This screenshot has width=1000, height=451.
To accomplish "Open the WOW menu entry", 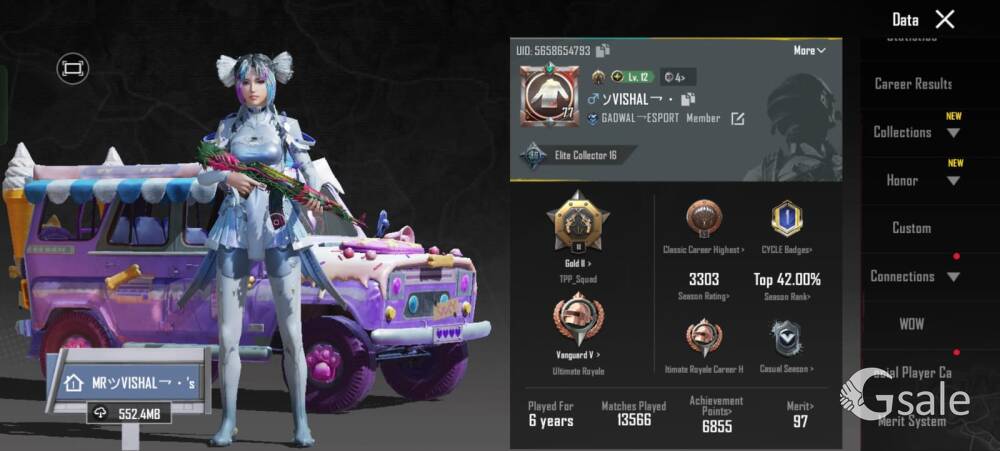I will coord(911,324).
